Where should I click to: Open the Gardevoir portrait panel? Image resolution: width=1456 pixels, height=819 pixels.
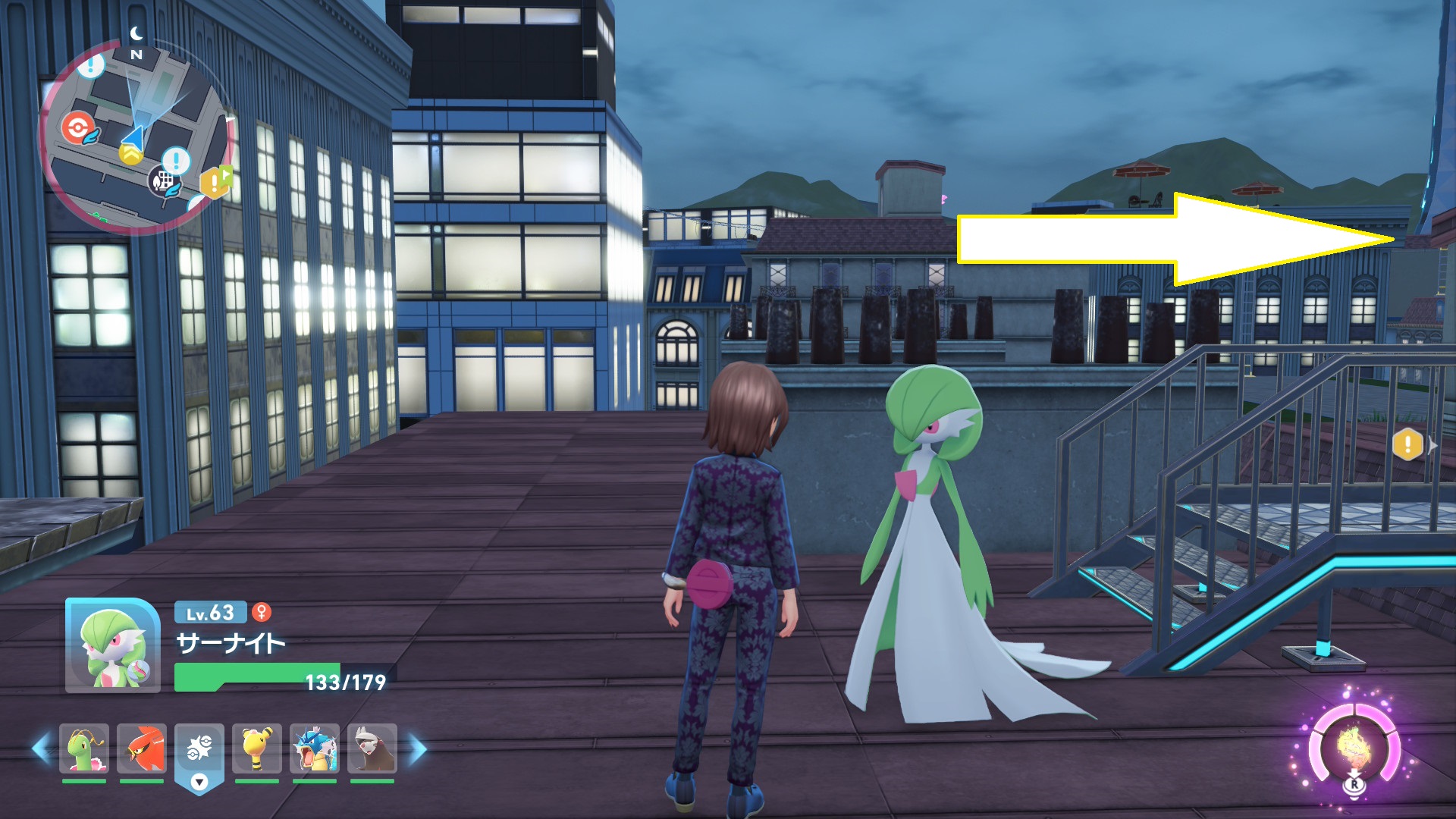coord(112,645)
